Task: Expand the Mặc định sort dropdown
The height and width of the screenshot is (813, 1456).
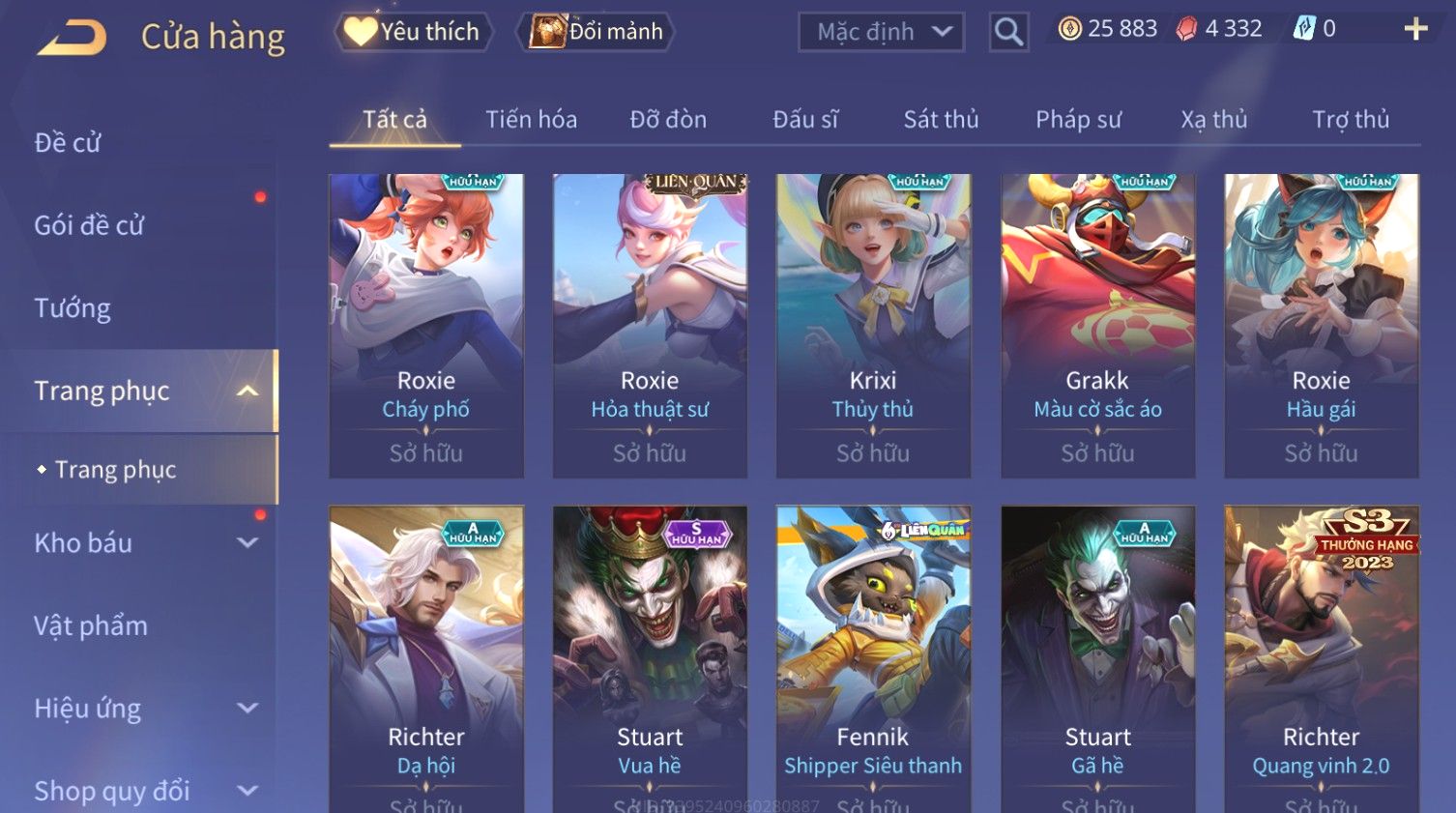Action: (x=881, y=32)
